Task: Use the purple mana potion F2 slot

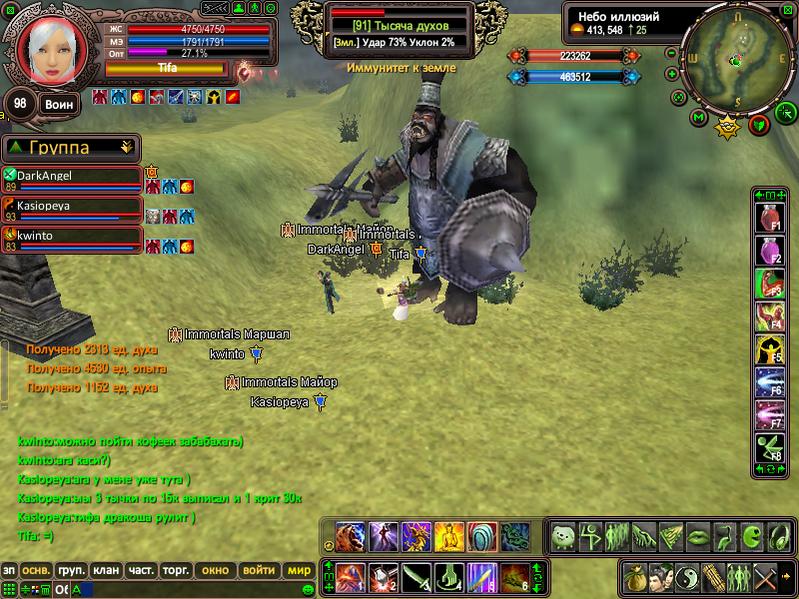Action: [769, 251]
